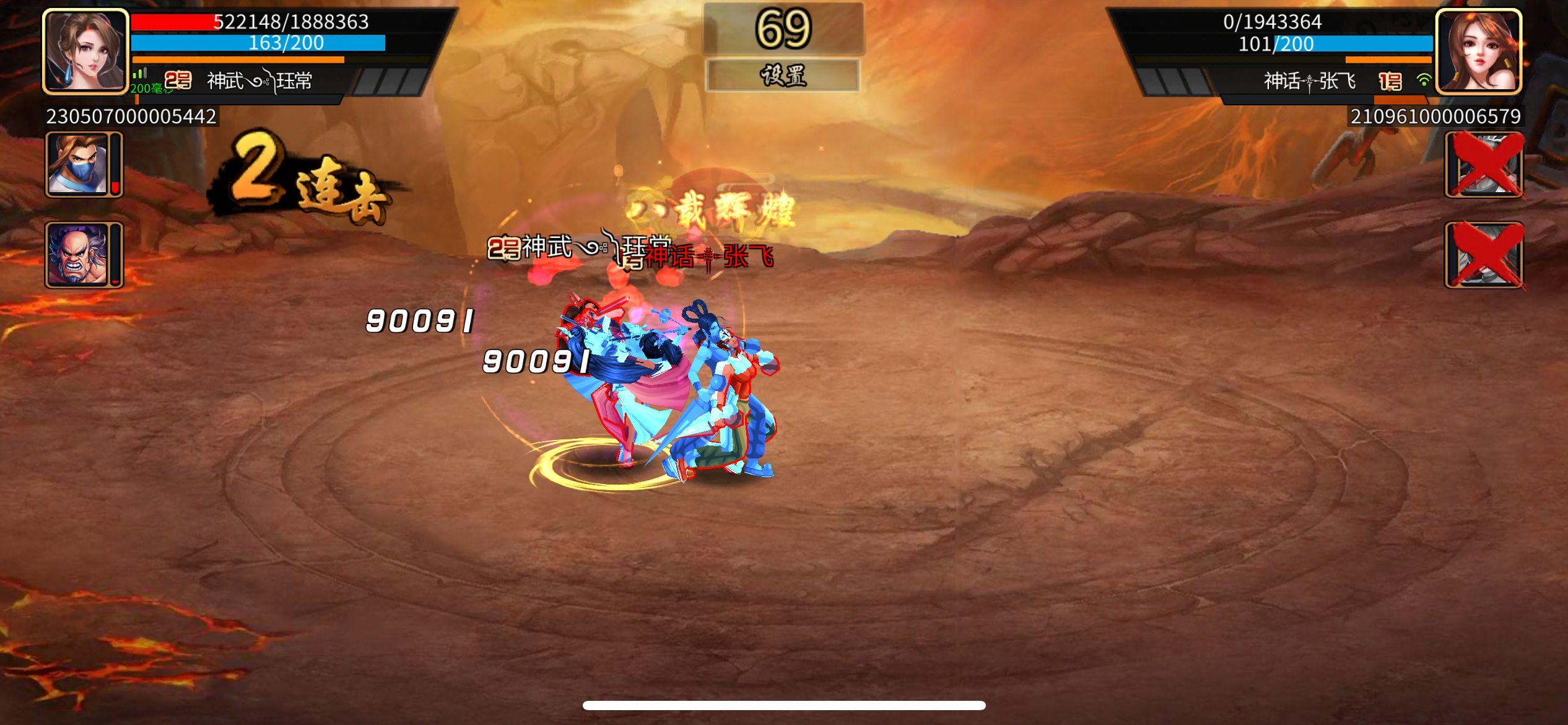This screenshot has height=725, width=1568.
Task: Tap the 69 countdown timer display
Action: (x=784, y=27)
